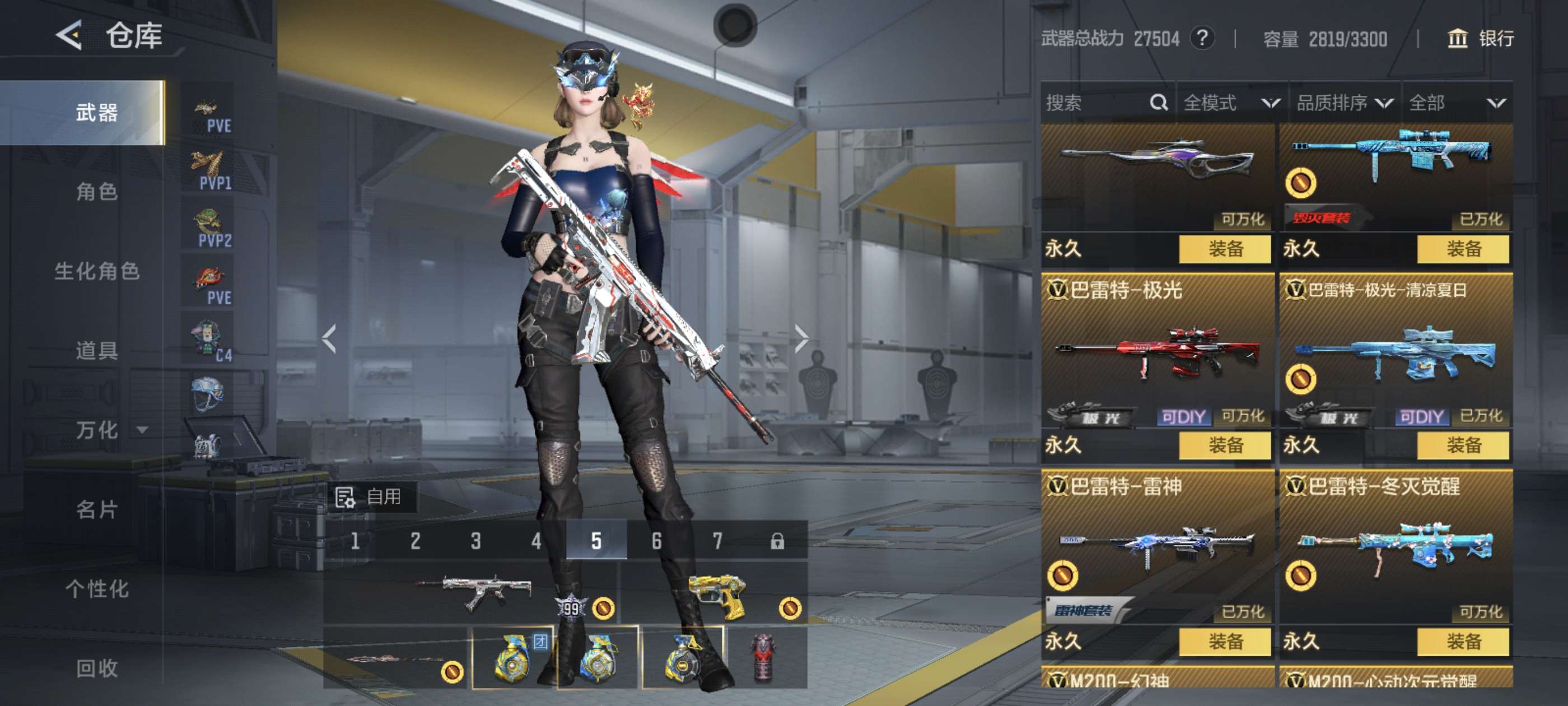1568x706 pixels.
Task: Go back from the 仓库 warehouse screen
Action: click(69, 35)
